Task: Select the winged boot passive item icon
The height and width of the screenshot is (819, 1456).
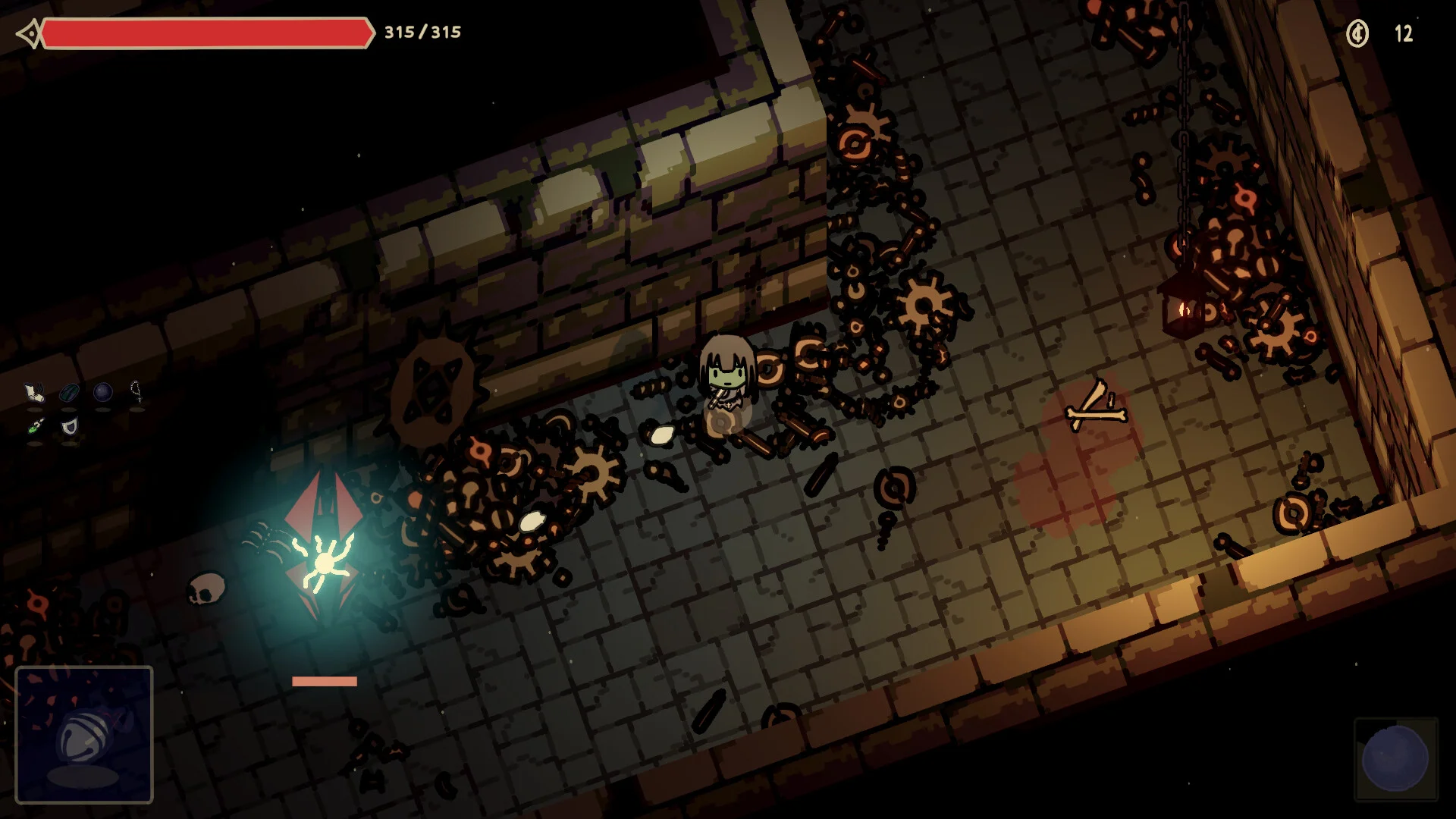Action: point(34,392)
